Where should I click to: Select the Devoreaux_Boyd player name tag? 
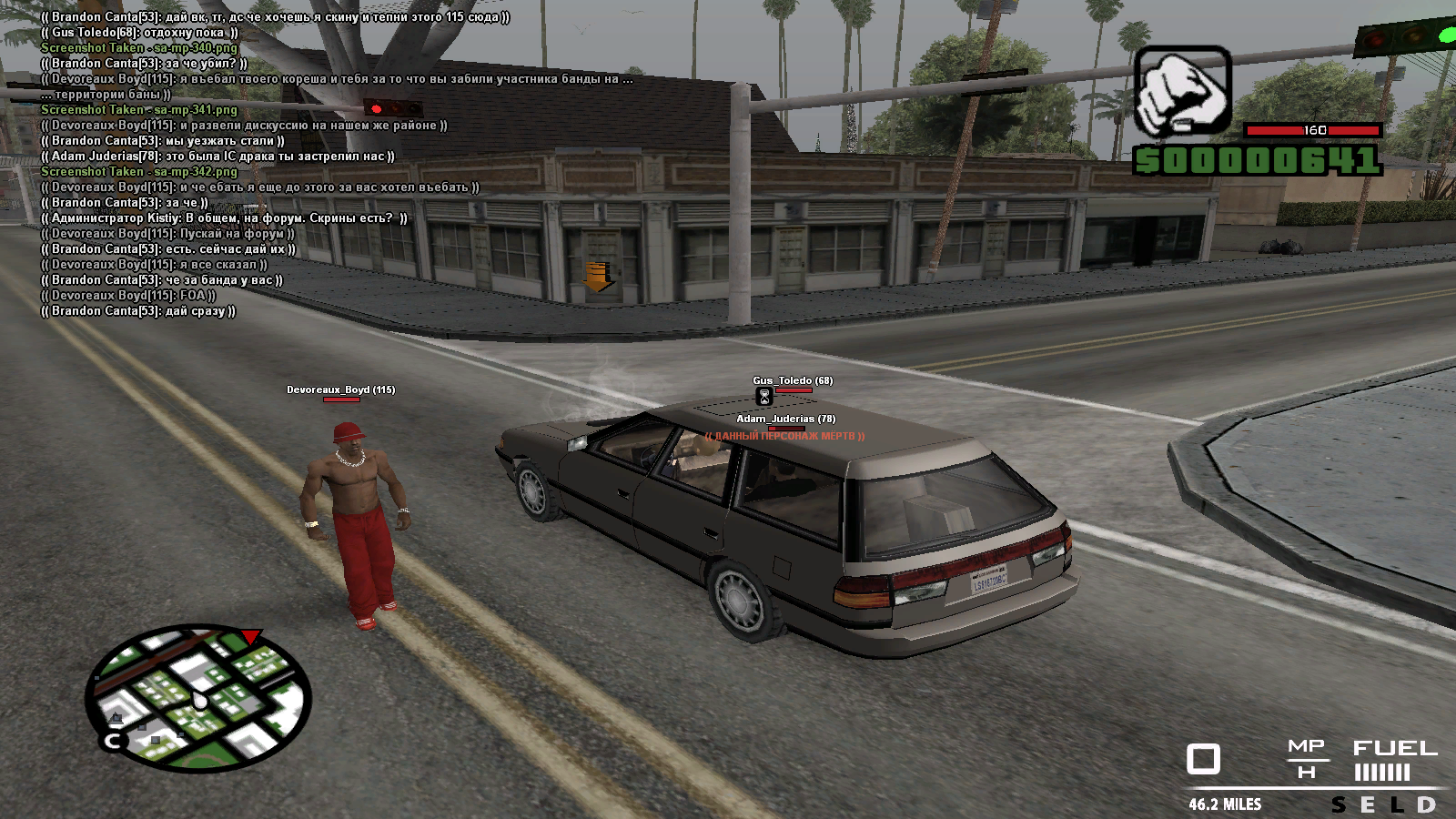tap(340, 389)
